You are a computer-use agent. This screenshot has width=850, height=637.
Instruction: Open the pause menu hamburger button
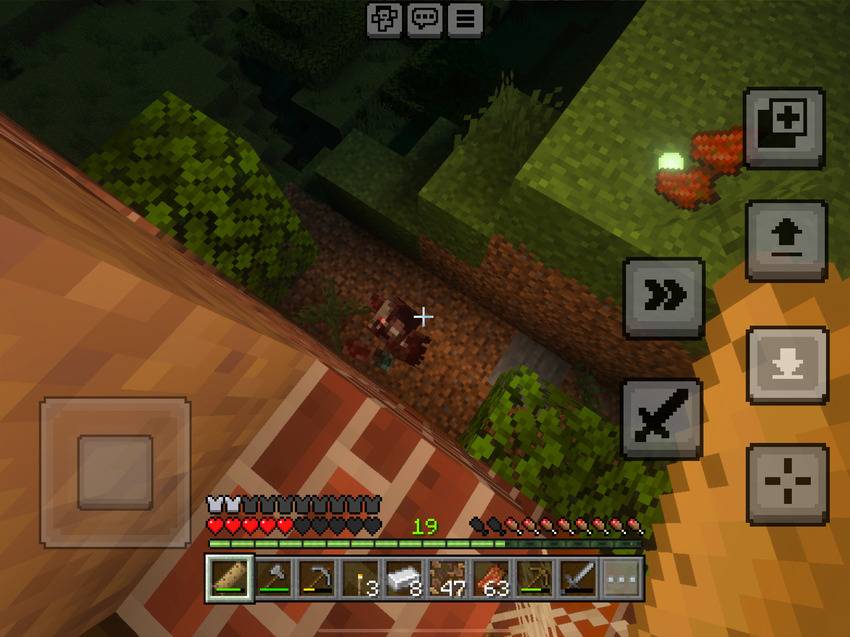(x=464, y=19)
